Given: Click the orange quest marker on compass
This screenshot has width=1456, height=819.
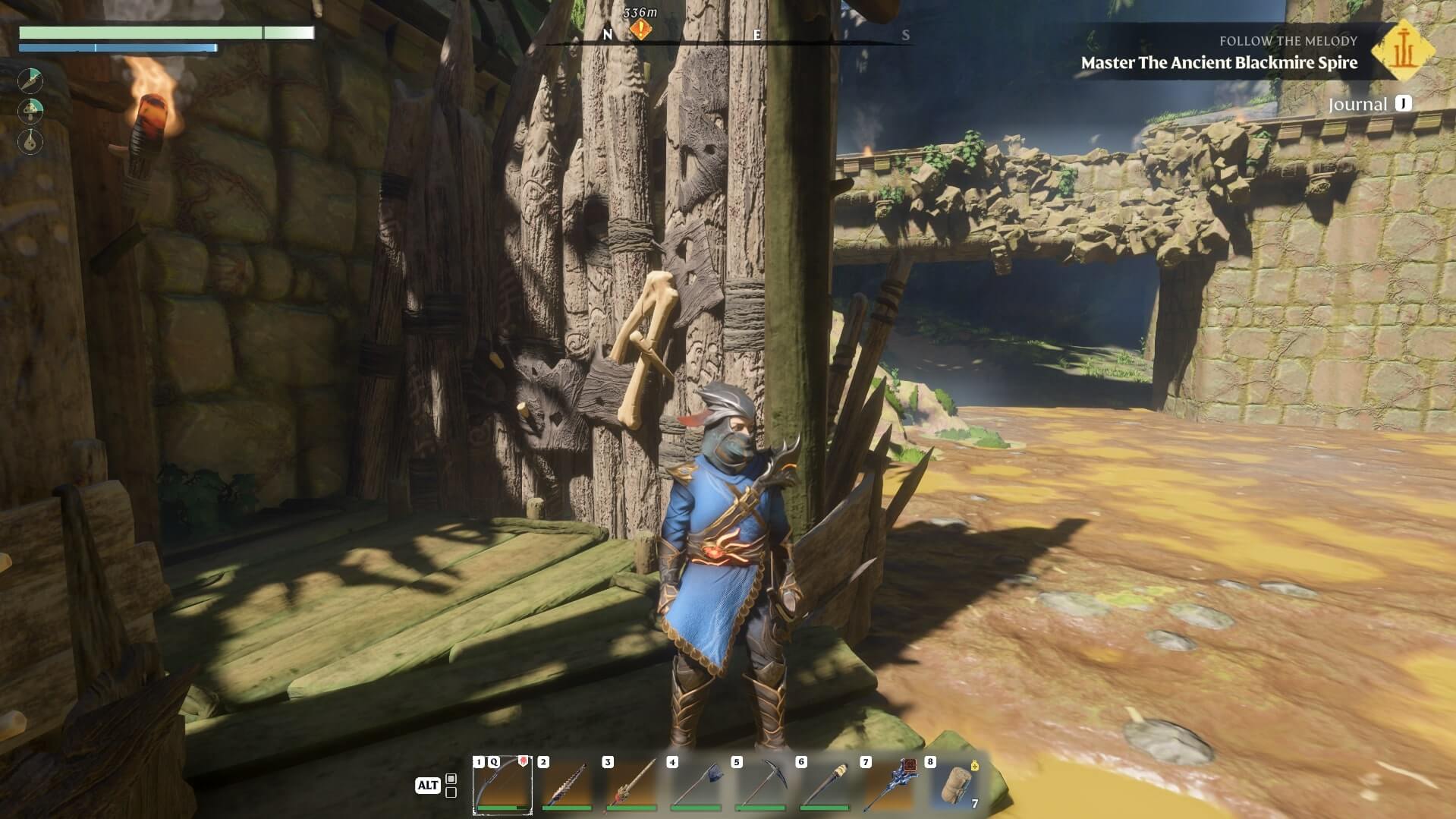Looking at the screenshot, I should (x=641, y=30).
